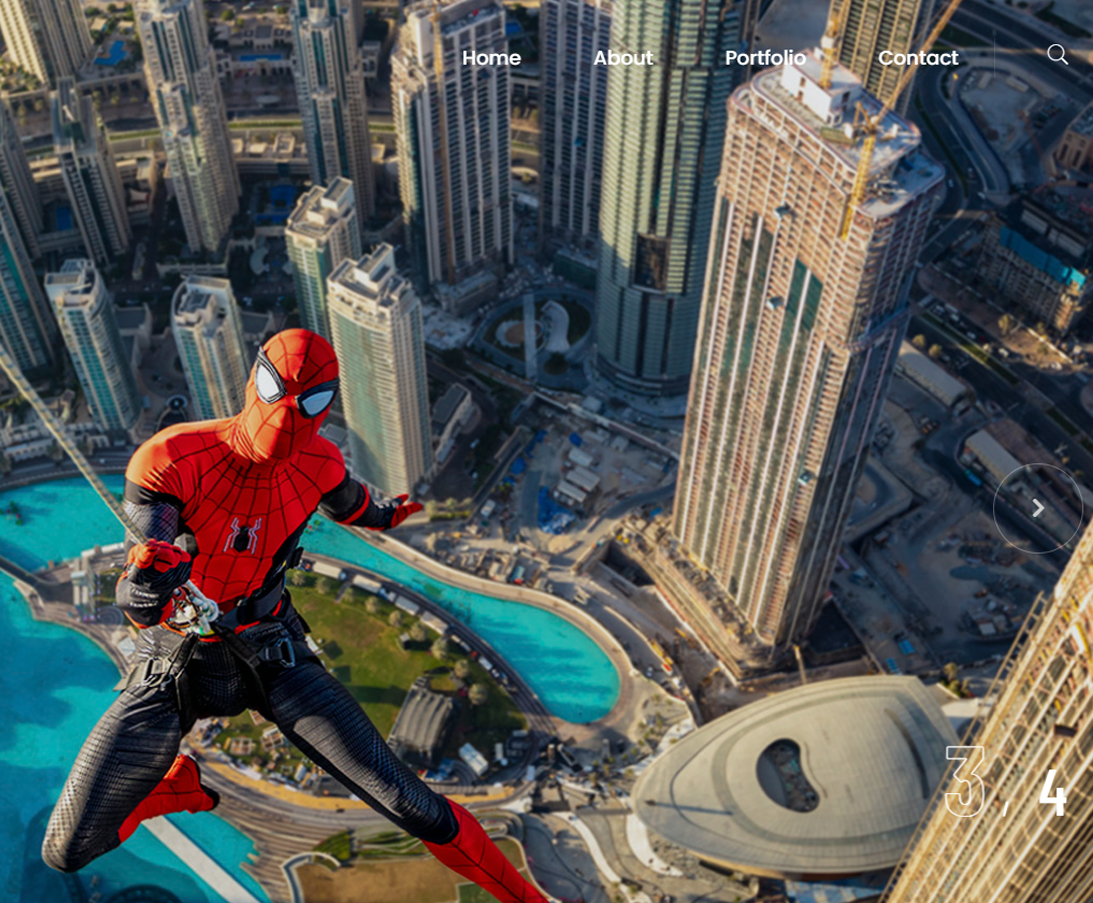The height and width of the screenshot is (903, 1093).
Task: Open the About section
Action: pos(623,58)
